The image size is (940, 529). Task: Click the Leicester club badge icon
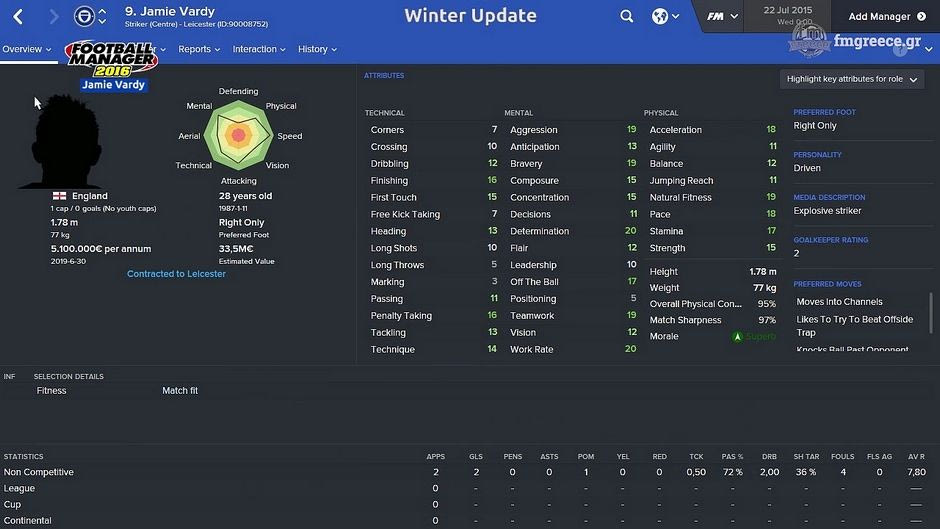85,17
